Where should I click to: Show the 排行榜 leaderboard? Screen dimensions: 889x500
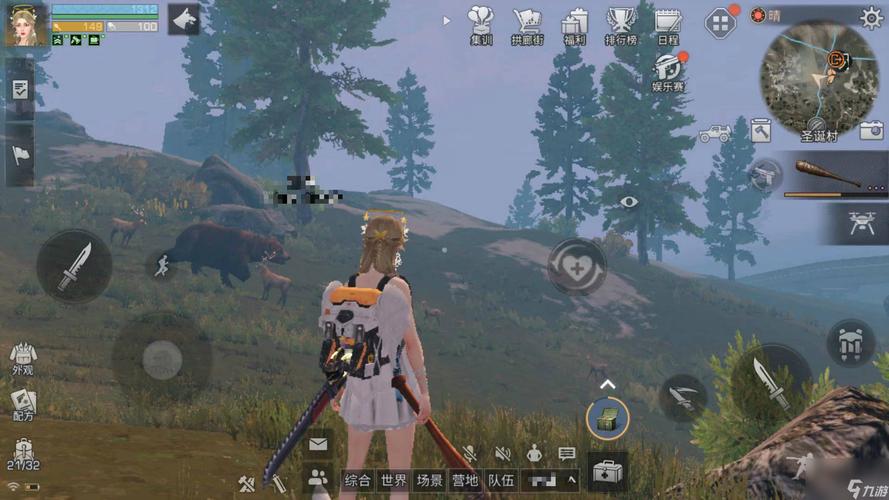(621, 26)
